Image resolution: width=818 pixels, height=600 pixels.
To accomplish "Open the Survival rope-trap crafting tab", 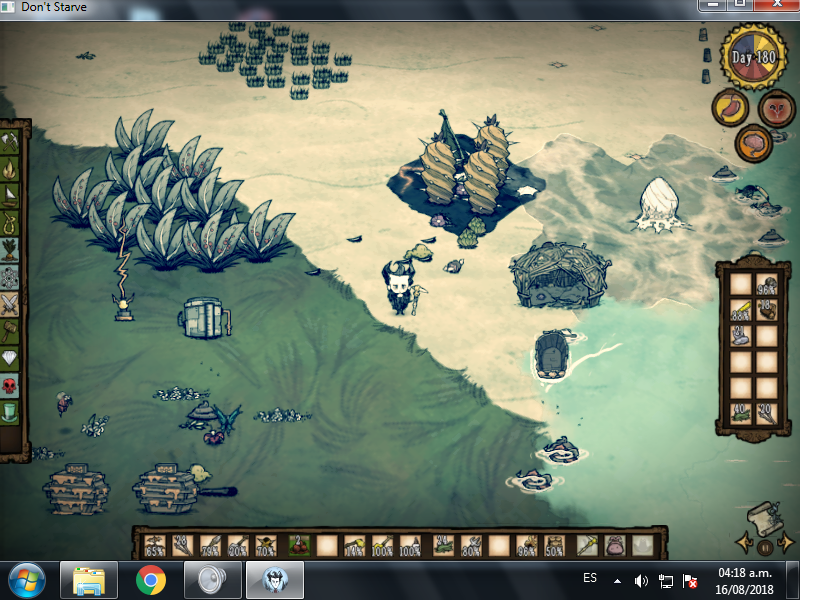I will (11, 222).
